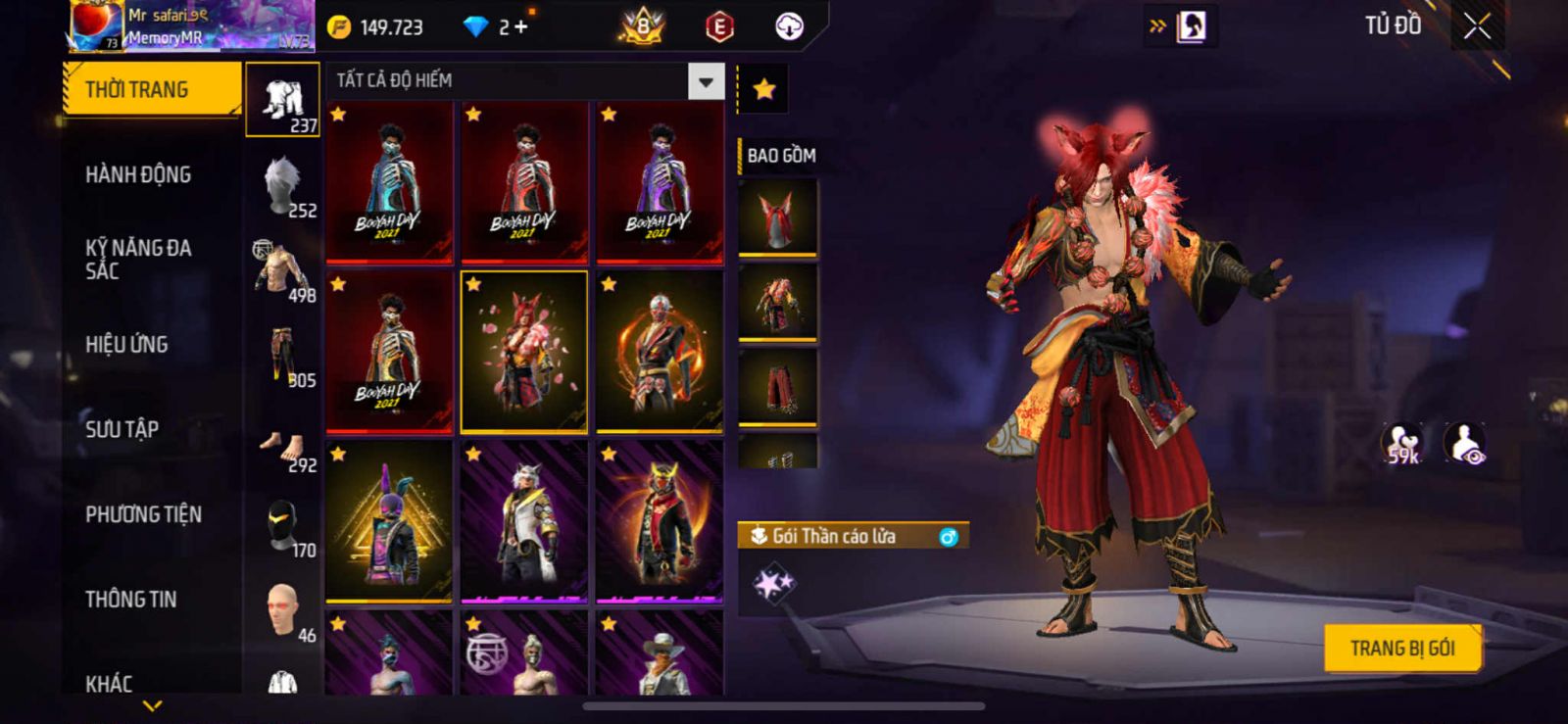
Task: Equip the bundle with Trang Bị Gói
Action: click(x=1401, y=649)
